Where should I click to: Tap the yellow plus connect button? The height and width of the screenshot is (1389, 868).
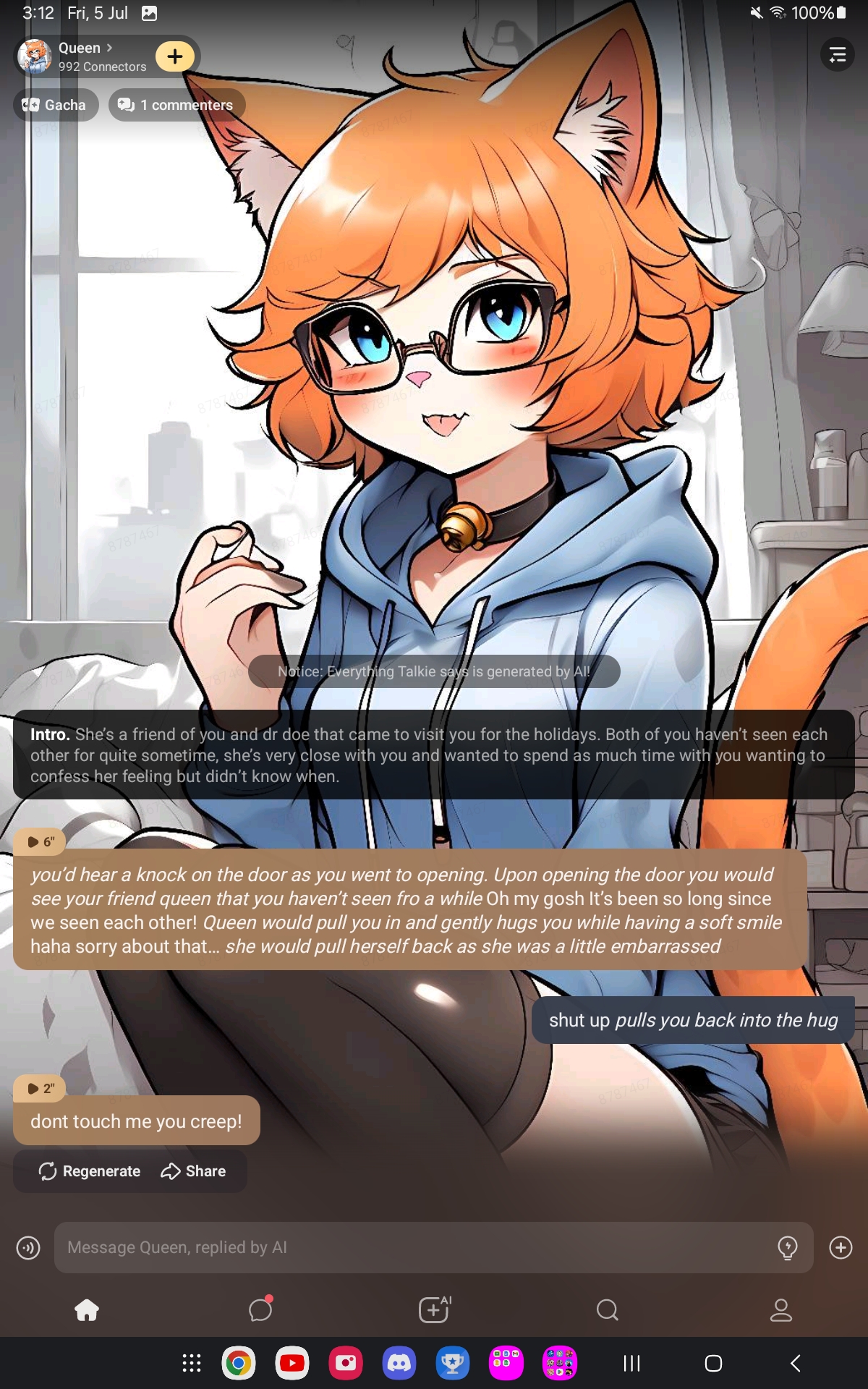pyautogui.click(x=175, y=56)
